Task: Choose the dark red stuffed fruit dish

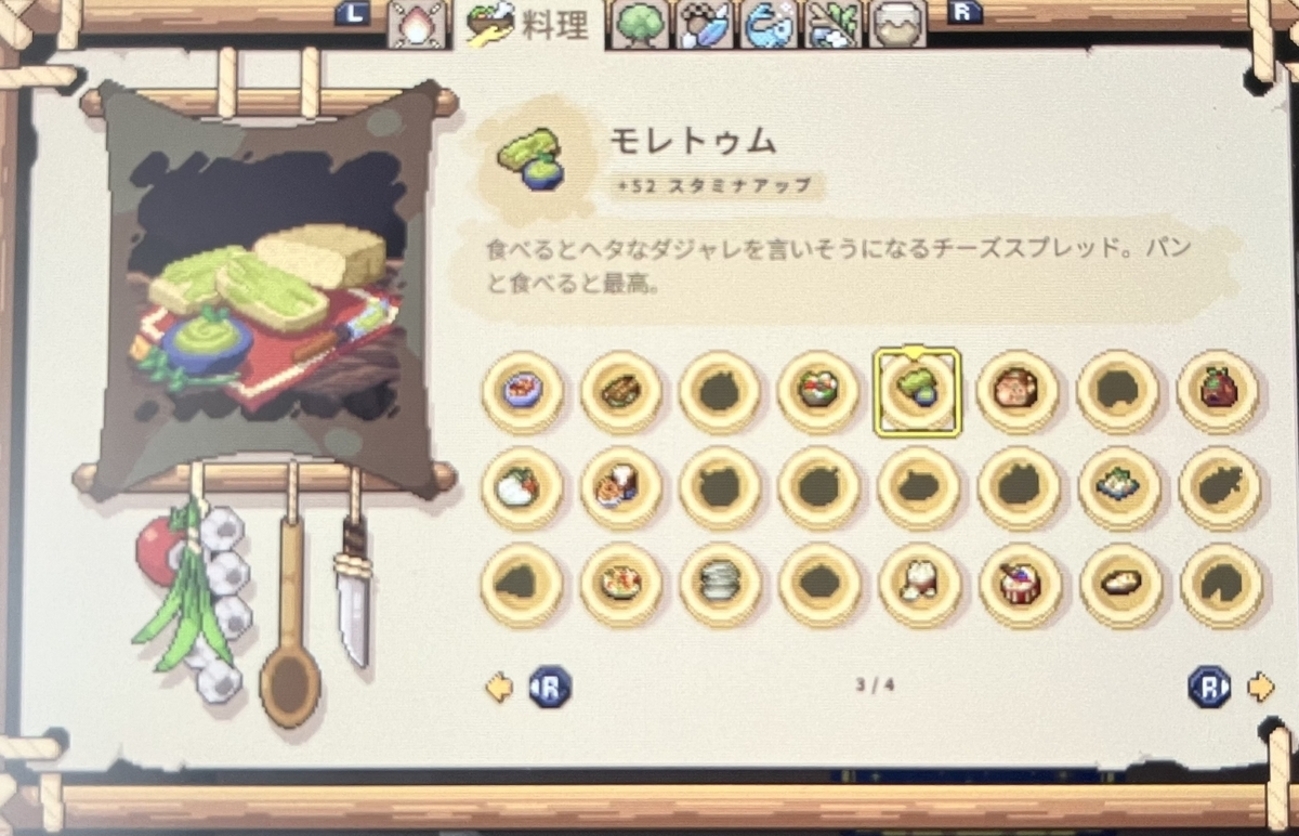Action: 1218,391
